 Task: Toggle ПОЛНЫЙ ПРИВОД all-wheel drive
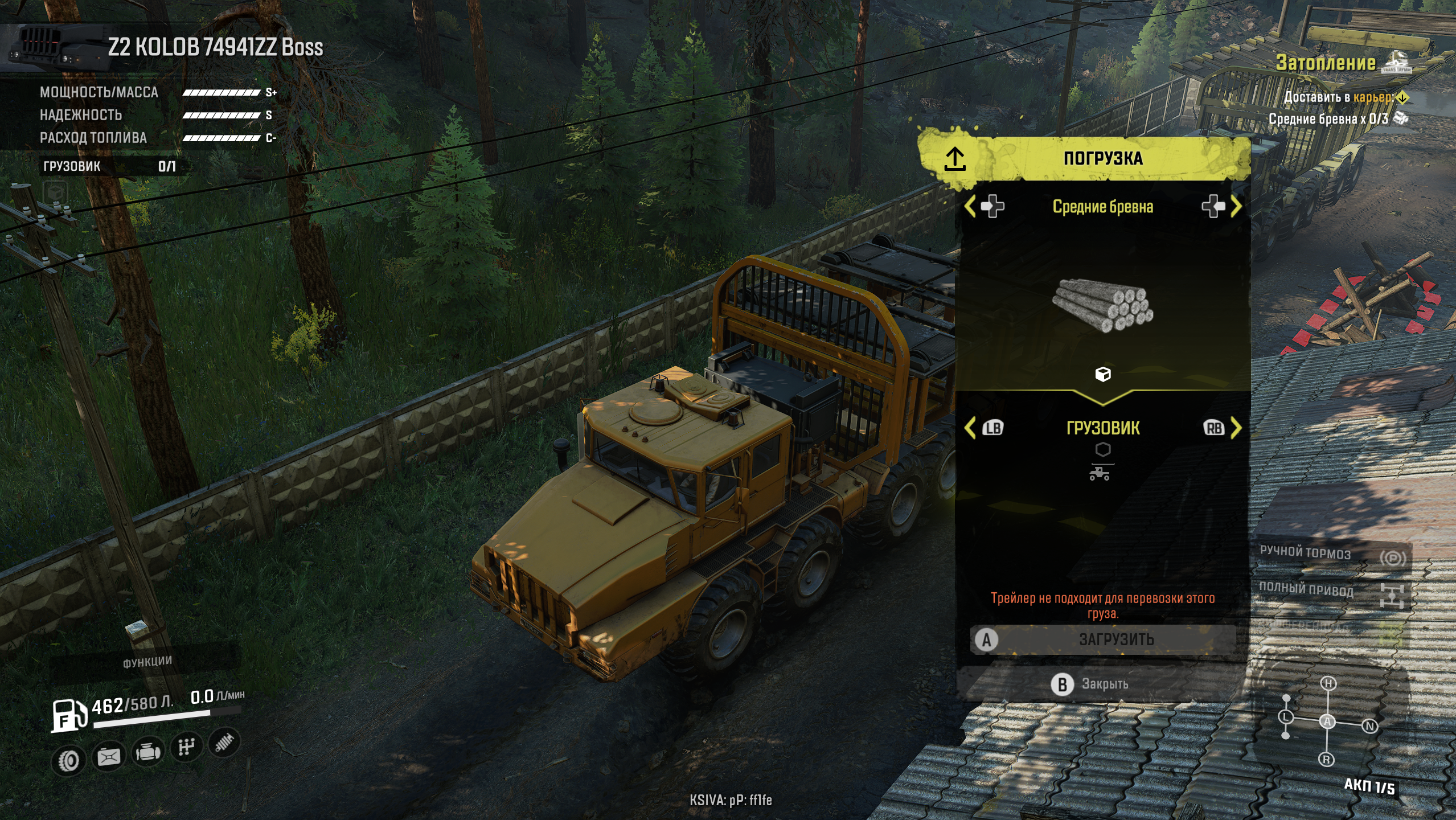(1331, 591)
